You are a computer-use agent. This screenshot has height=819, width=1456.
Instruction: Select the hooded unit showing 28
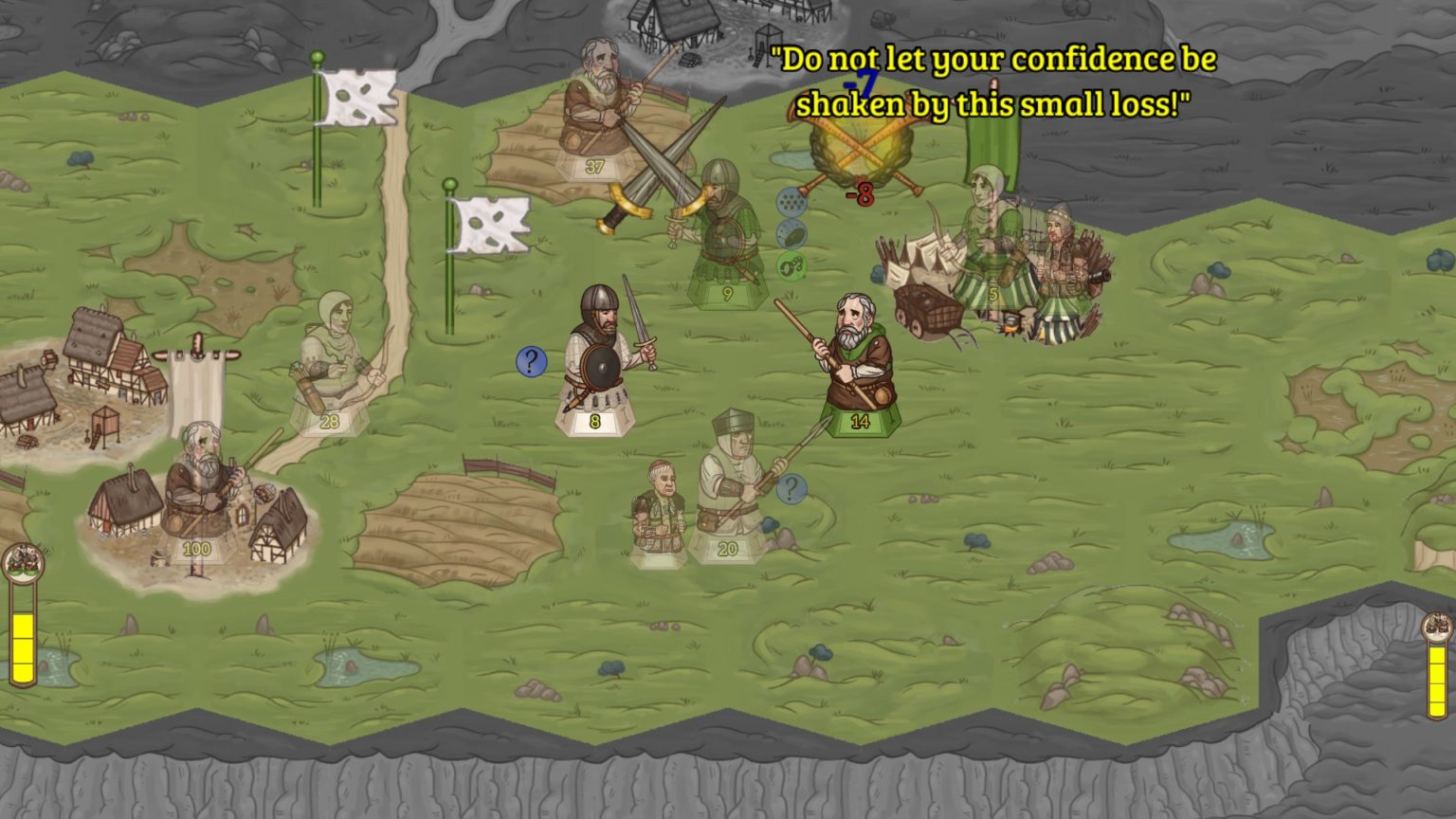pyautogui.click(x=328, y=360)
